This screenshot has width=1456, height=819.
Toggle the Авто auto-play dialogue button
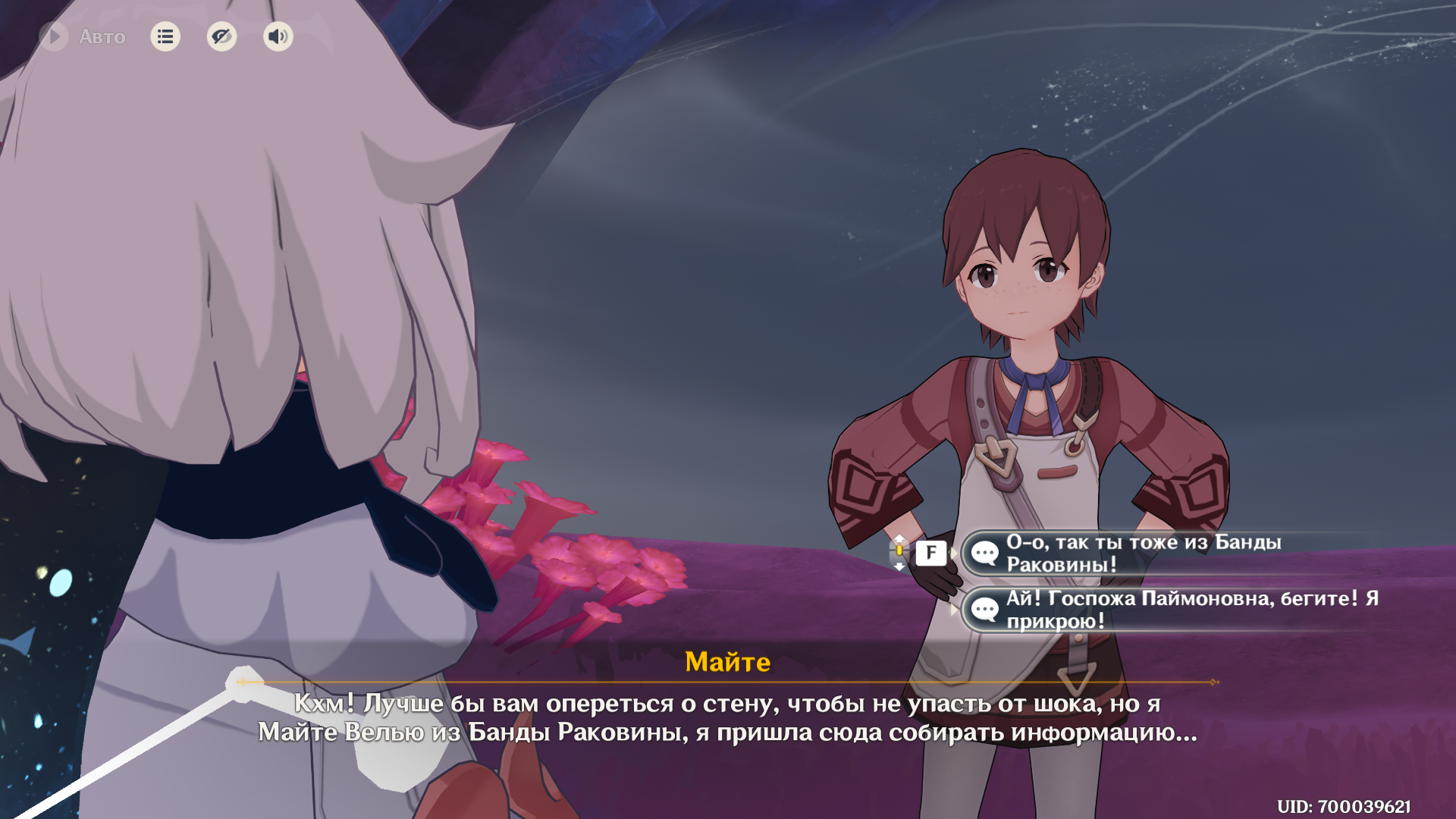pos(55,36)
